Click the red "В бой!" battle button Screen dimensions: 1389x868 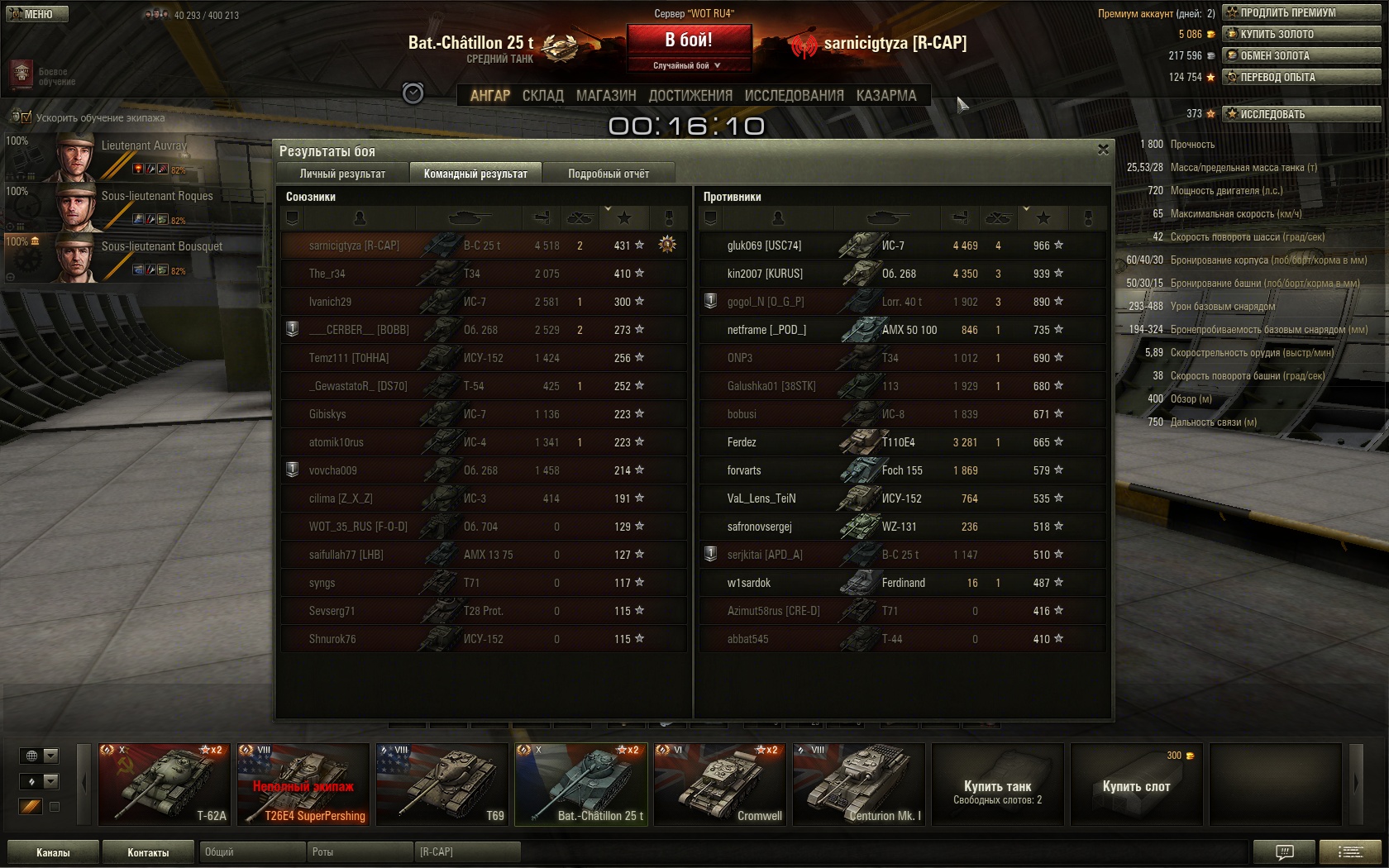coord(689,40)
